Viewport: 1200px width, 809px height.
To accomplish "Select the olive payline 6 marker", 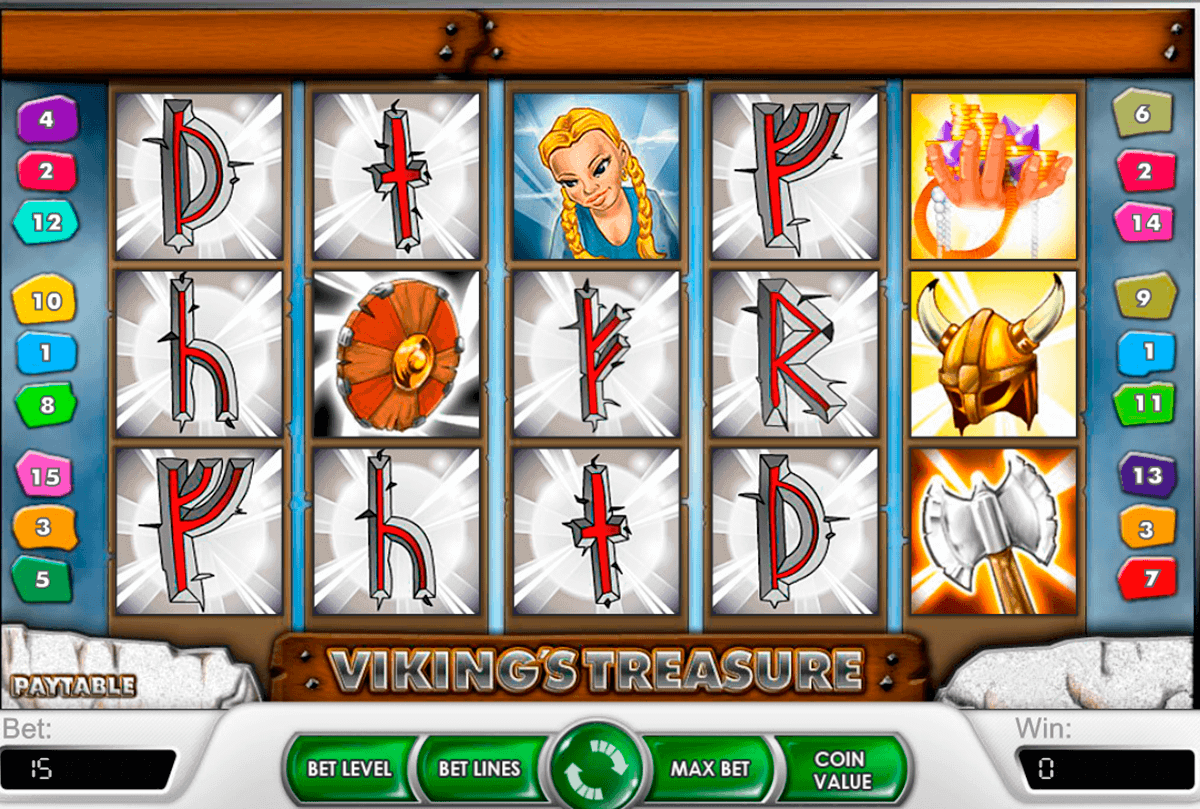I will point(1144,114).
